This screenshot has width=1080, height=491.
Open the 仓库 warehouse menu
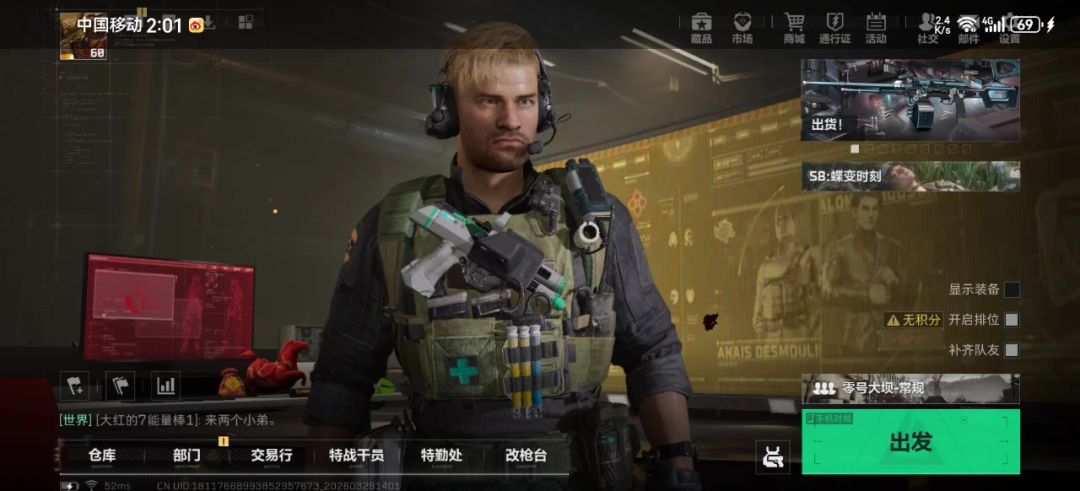(x=102, y=456)
